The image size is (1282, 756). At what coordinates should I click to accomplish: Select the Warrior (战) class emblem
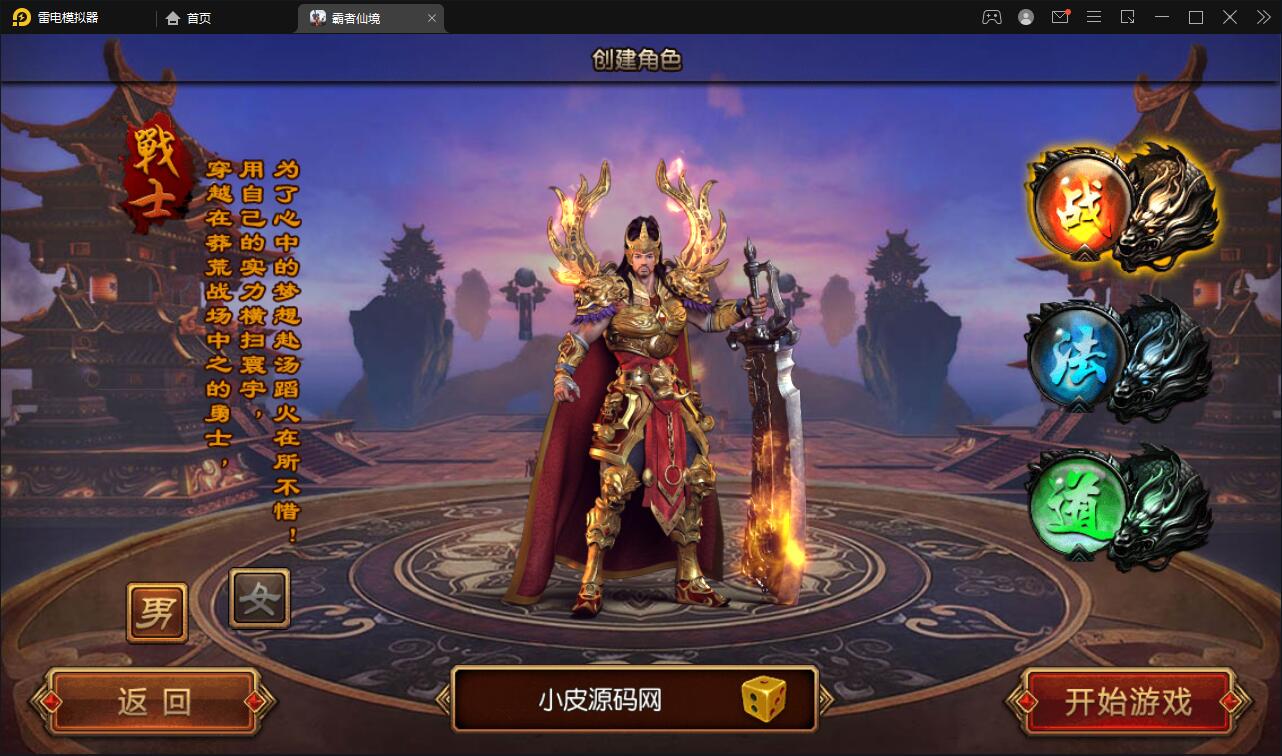(1083, 207)
